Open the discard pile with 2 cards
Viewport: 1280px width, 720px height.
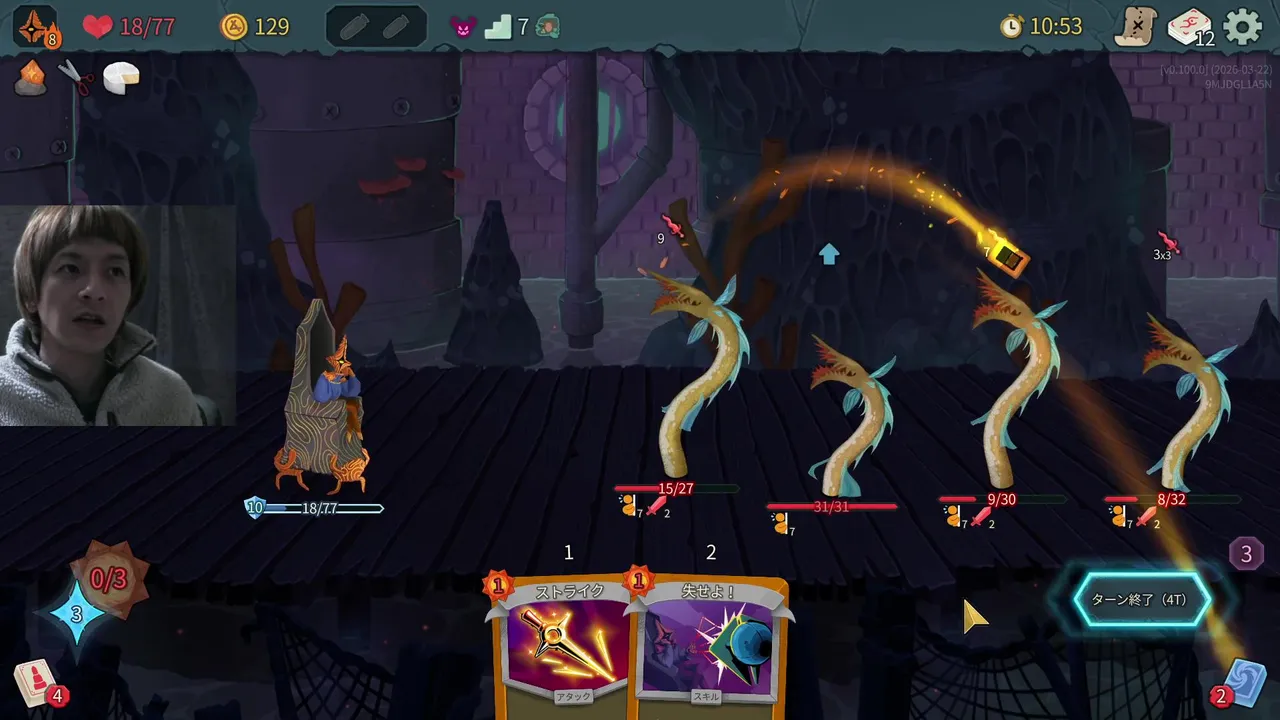coord(1245,682)
